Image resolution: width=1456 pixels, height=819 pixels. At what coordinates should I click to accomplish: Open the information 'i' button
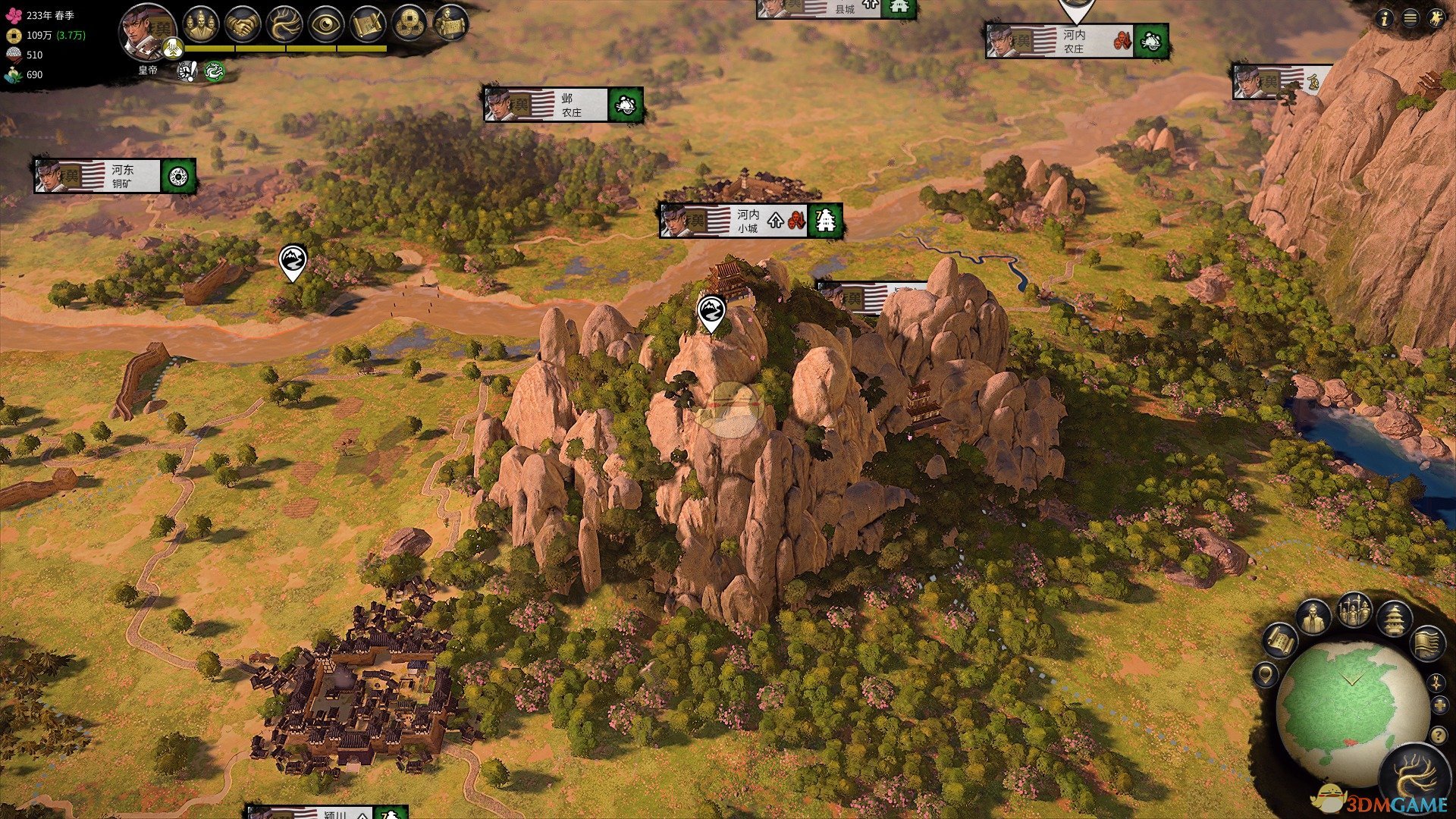tap(1385, 19)
